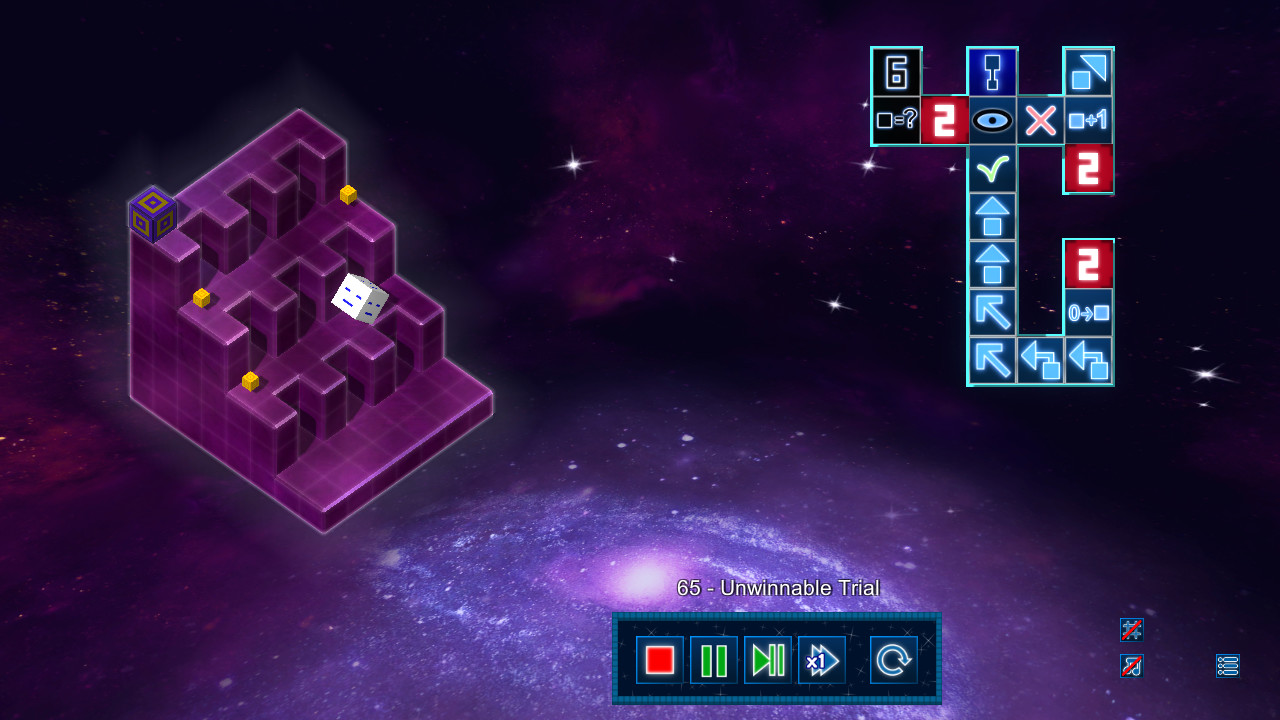Select the "0→□" reset counter instruction
1280x720 pixels.
1089,312
